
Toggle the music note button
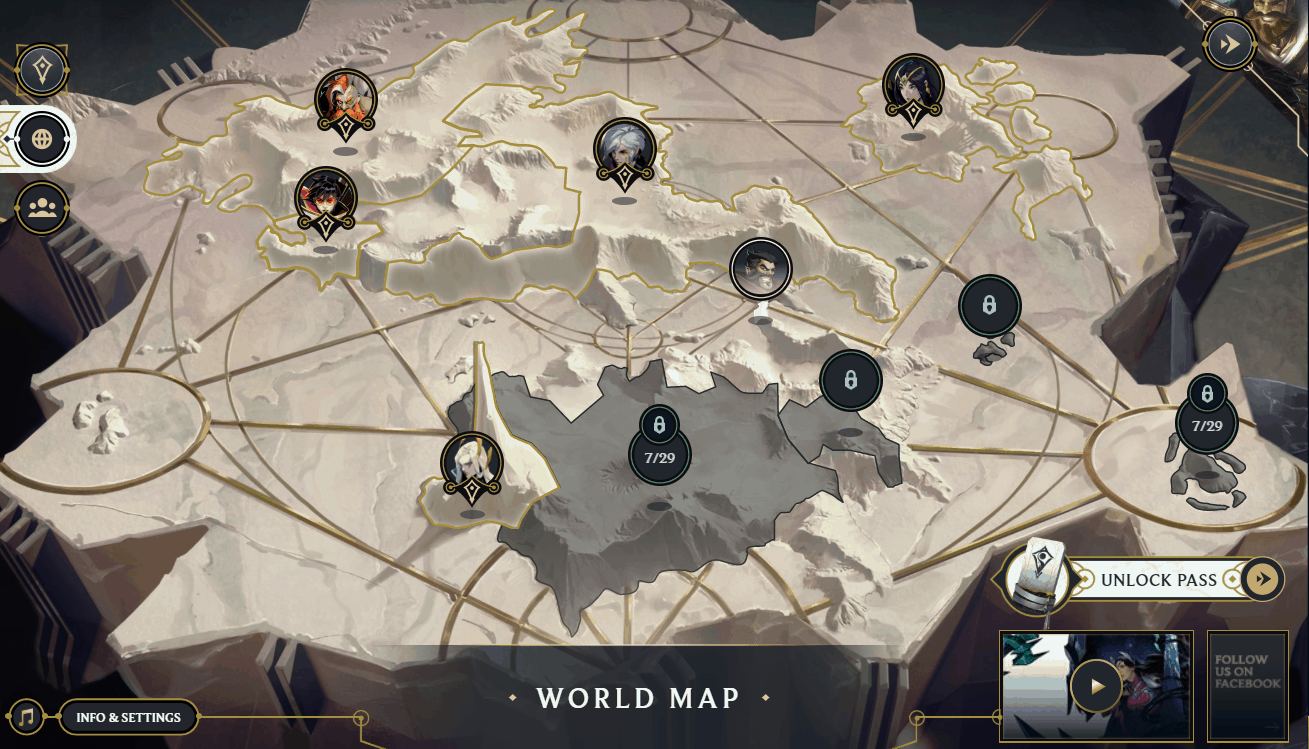27,717
